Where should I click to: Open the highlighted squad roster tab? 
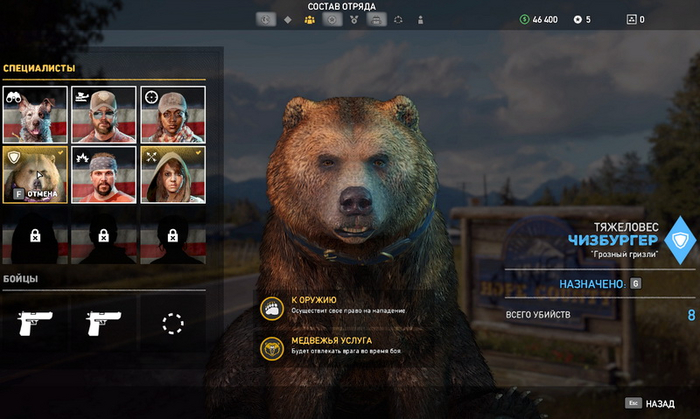click(309, 19)
